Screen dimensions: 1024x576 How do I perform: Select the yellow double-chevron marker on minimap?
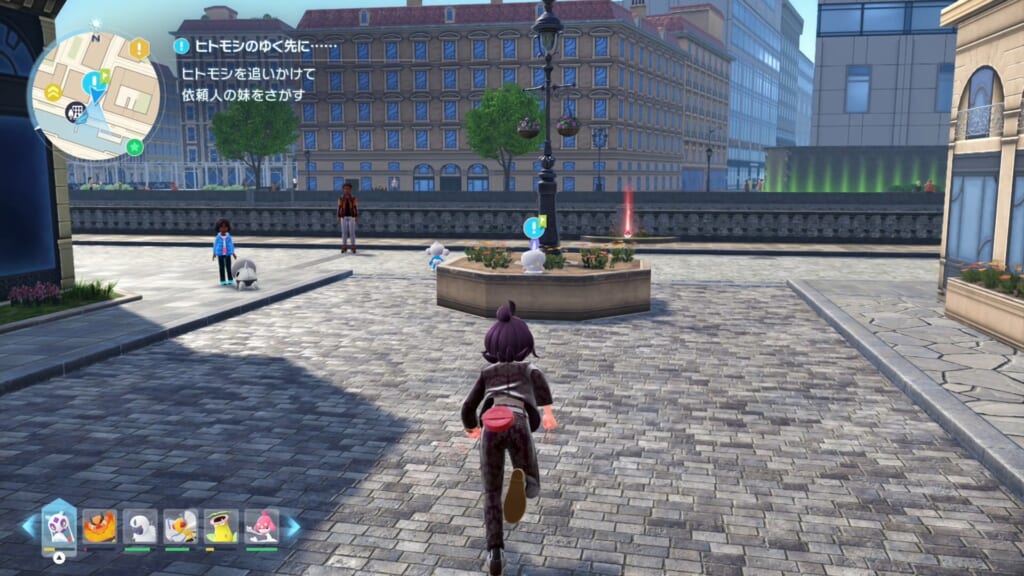coord(53,92)
